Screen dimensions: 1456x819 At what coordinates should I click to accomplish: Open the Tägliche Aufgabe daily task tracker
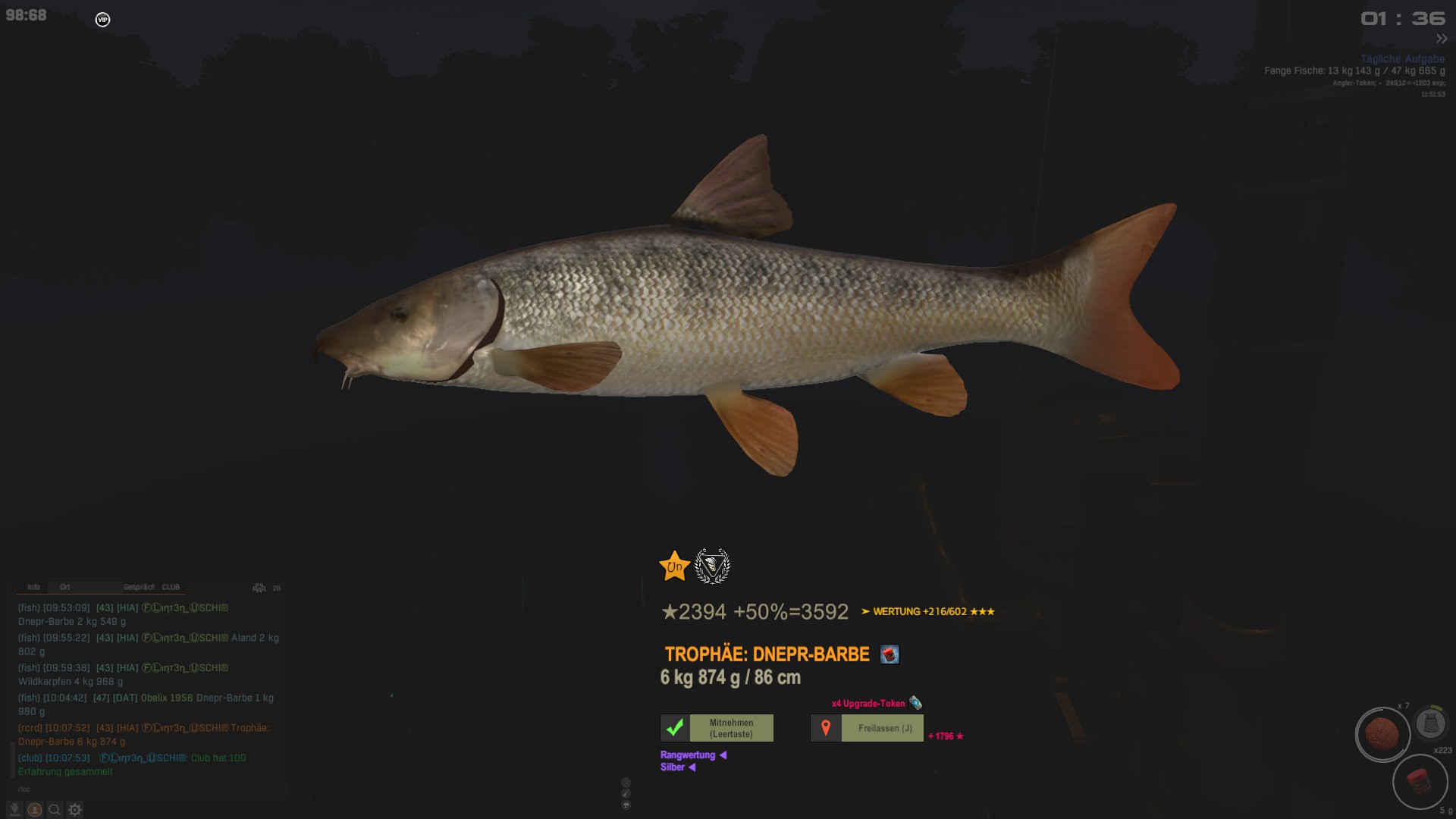(1402, 58)
